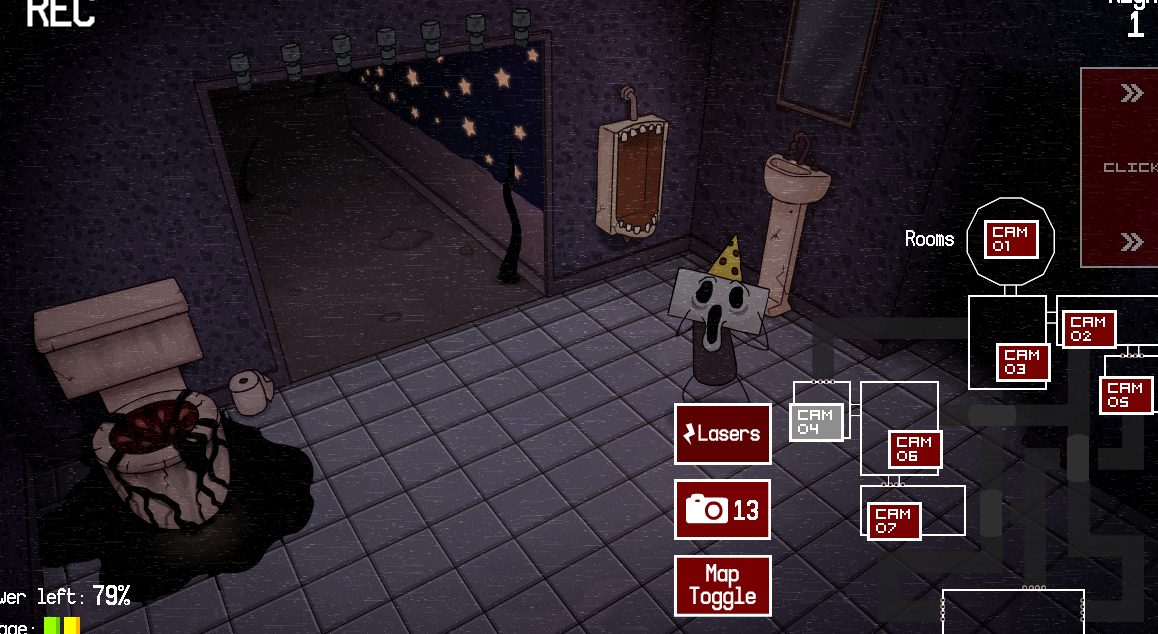Show the CAM 07 feed
The image size is (1158, 634).
click(x=893, y=521)
